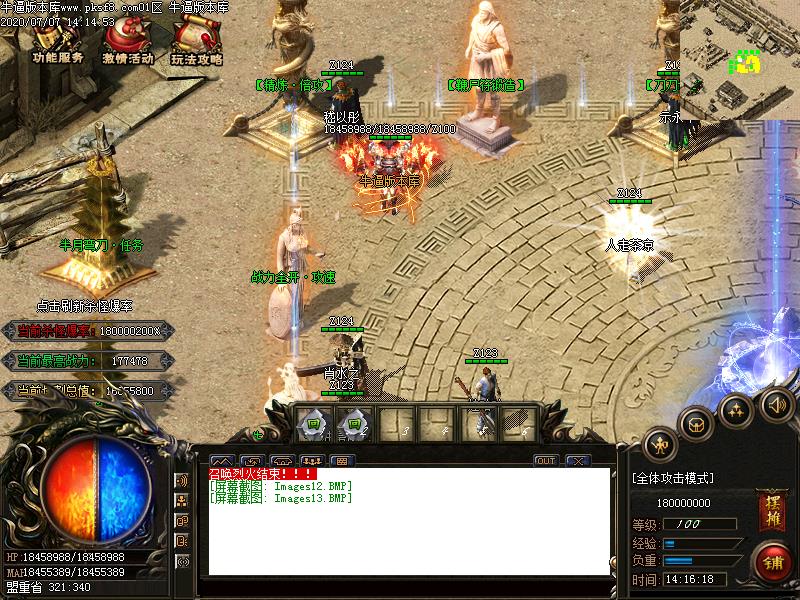Image resolution: width=800 pixels, height=600 pixels.
Task: Open the 功能服务 menu icon
Action: tap(57, 42)
